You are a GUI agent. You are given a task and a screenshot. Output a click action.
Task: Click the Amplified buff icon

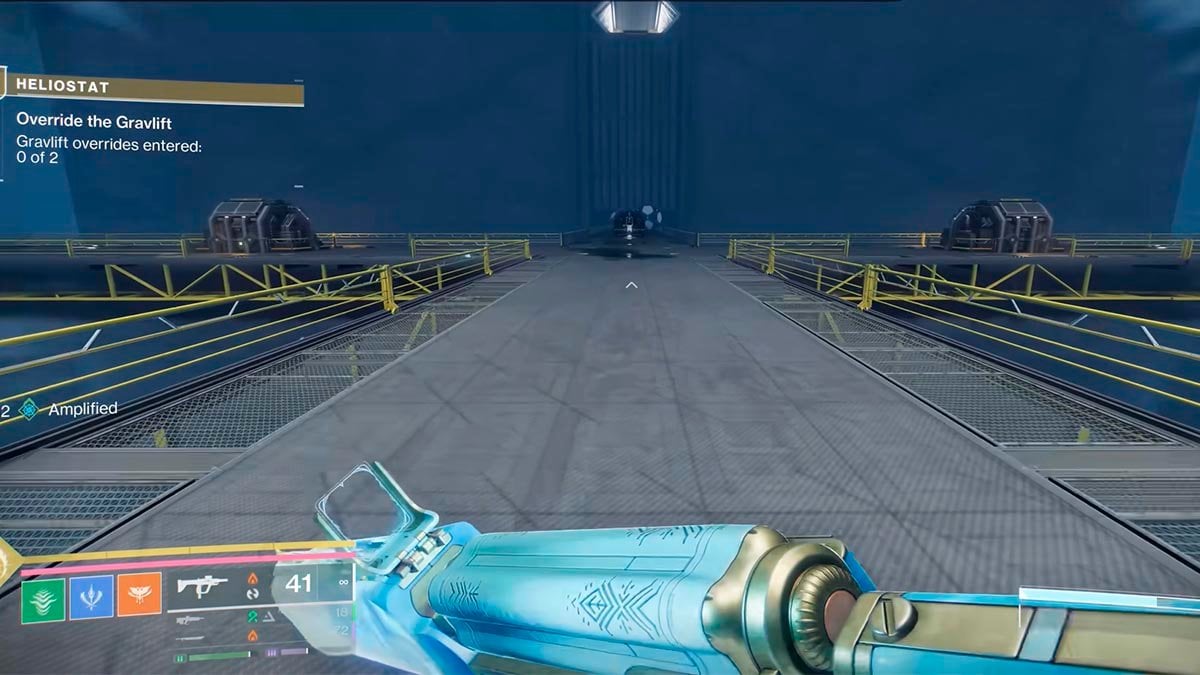(x=29, y=409)
